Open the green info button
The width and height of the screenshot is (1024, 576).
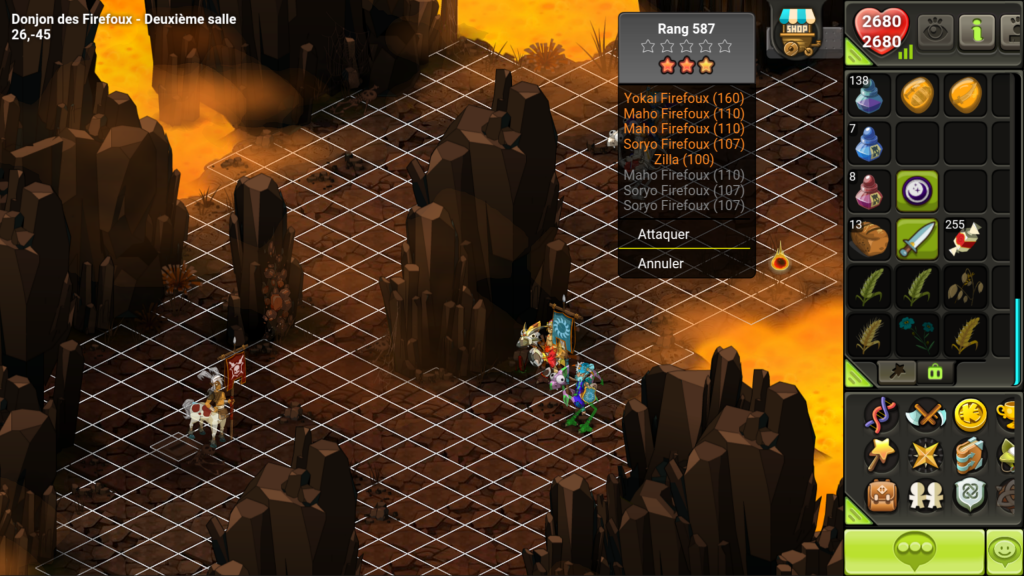(x=977, y=32)
